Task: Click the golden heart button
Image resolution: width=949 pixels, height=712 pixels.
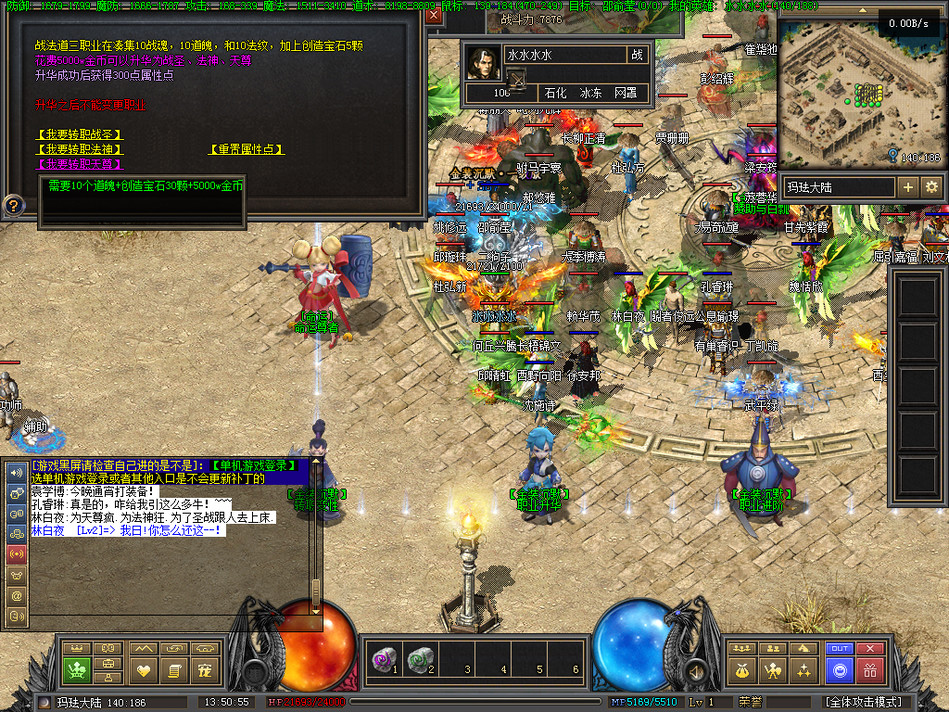Action: click(144, 670)
